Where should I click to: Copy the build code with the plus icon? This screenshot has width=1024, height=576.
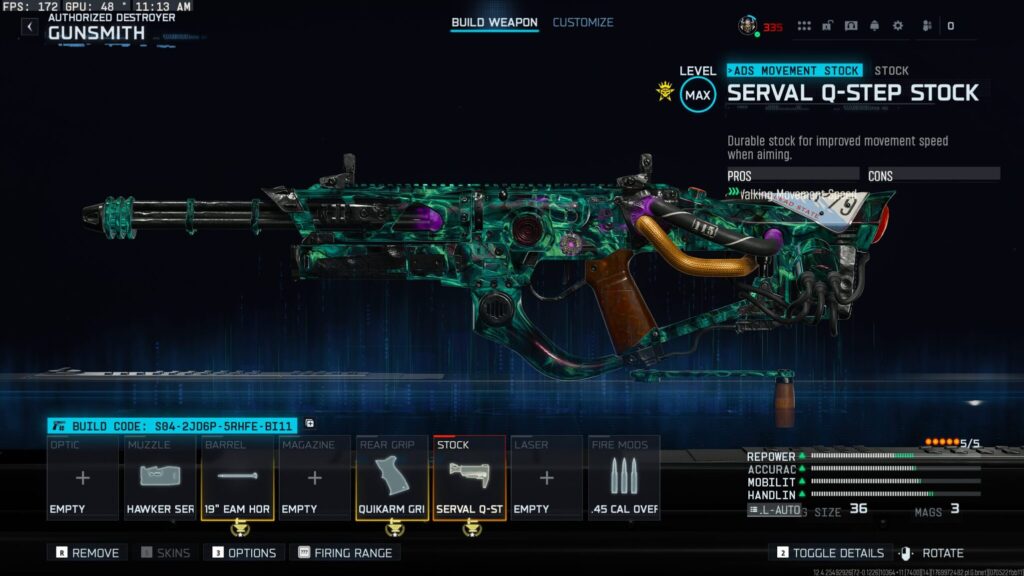point(310,424)
